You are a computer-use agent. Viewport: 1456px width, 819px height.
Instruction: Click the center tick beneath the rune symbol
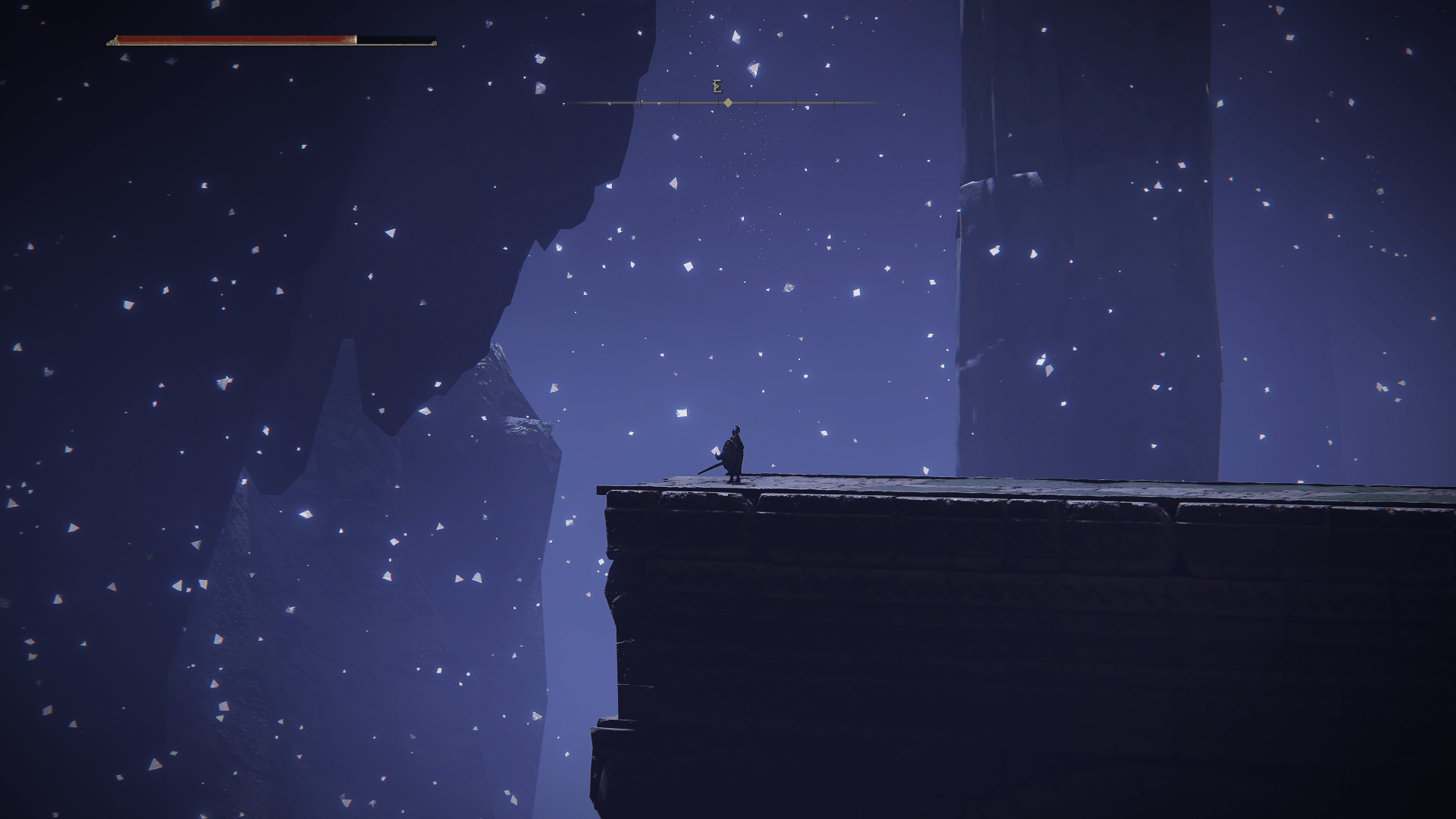717,102
